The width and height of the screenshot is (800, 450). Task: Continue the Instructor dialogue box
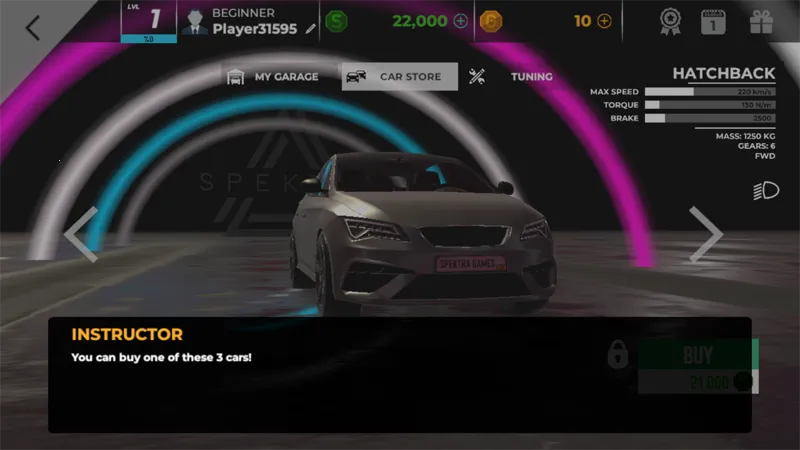[399, 375]
